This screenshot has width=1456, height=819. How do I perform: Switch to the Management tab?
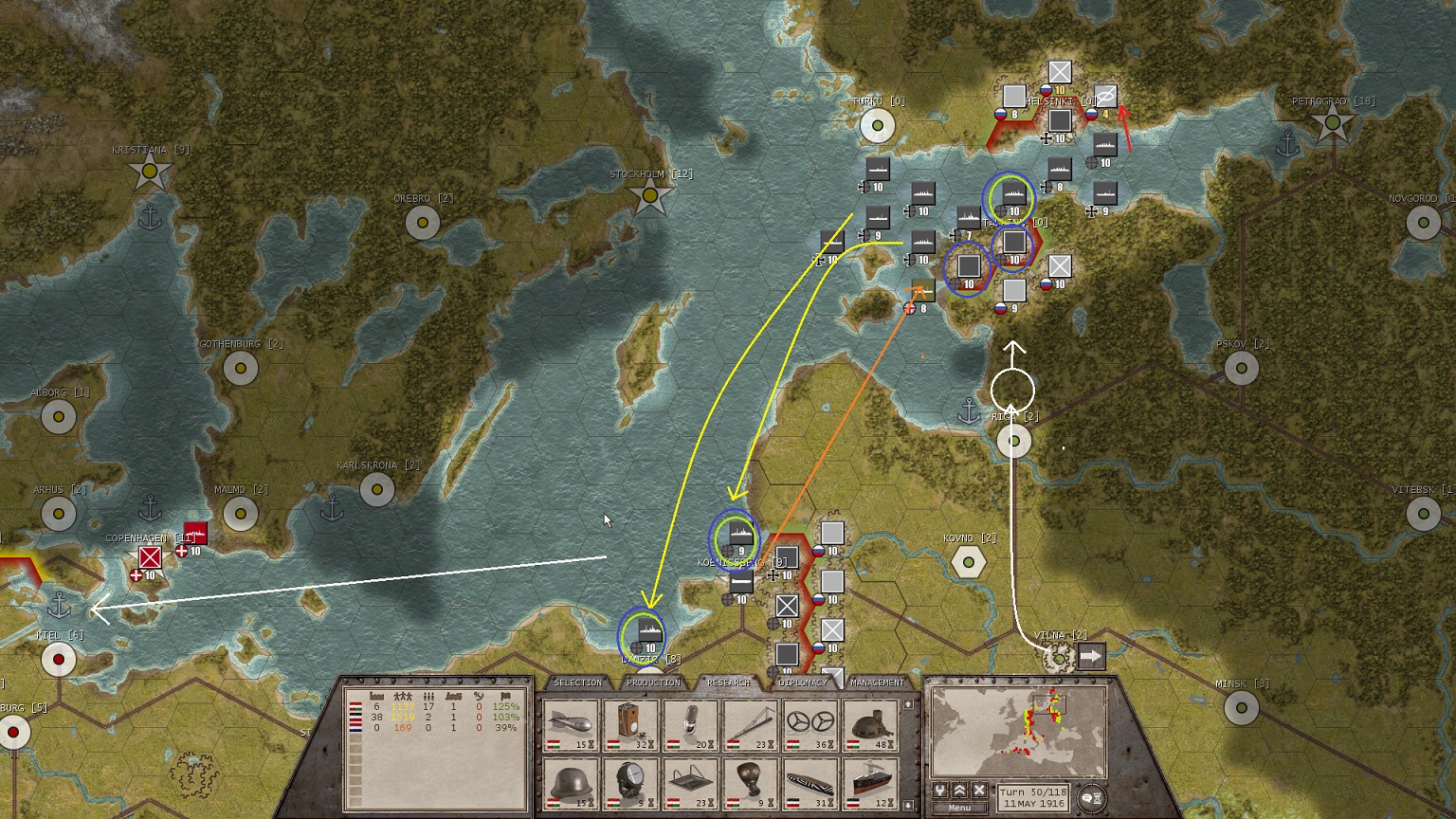pyautogui.click(x=877, y=682)
